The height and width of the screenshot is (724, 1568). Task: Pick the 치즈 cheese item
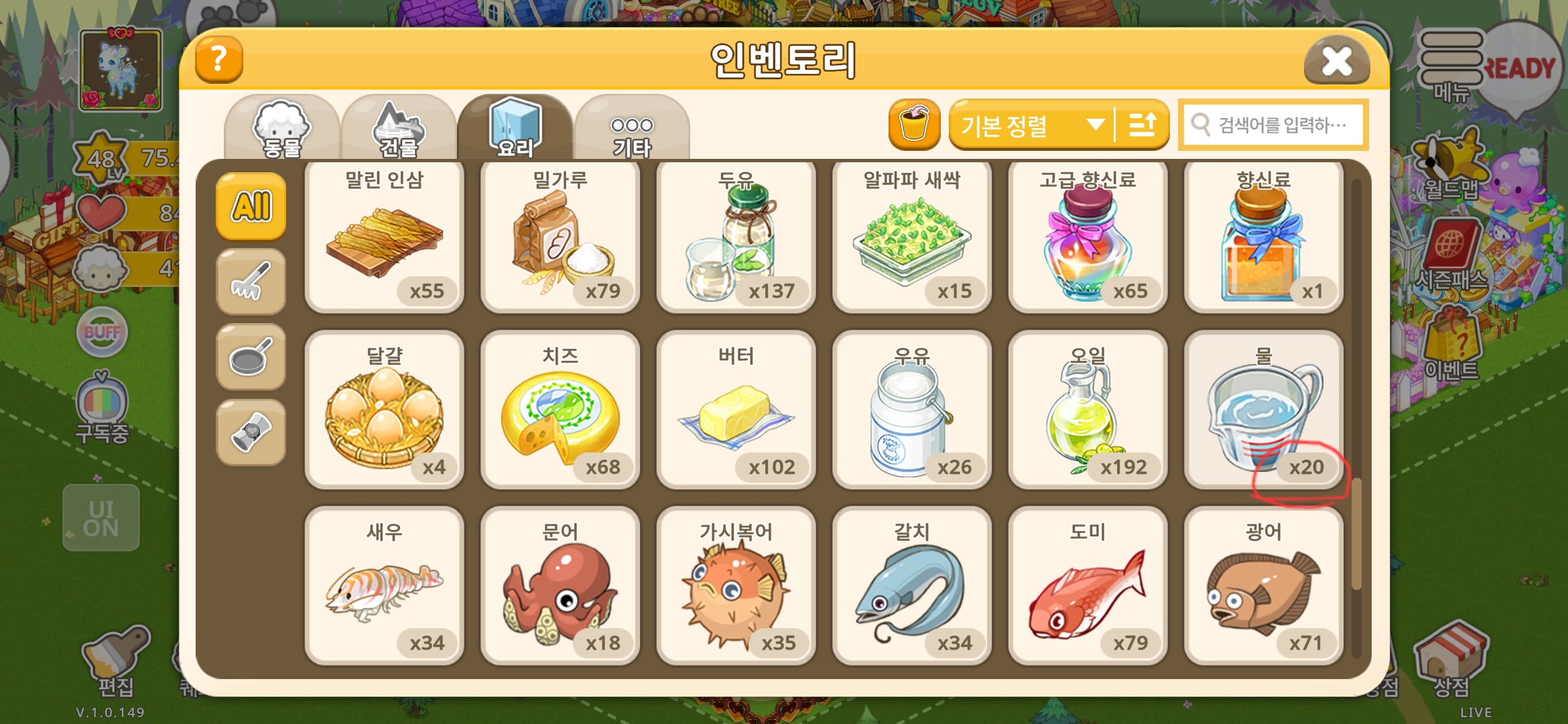pos(560,410)
